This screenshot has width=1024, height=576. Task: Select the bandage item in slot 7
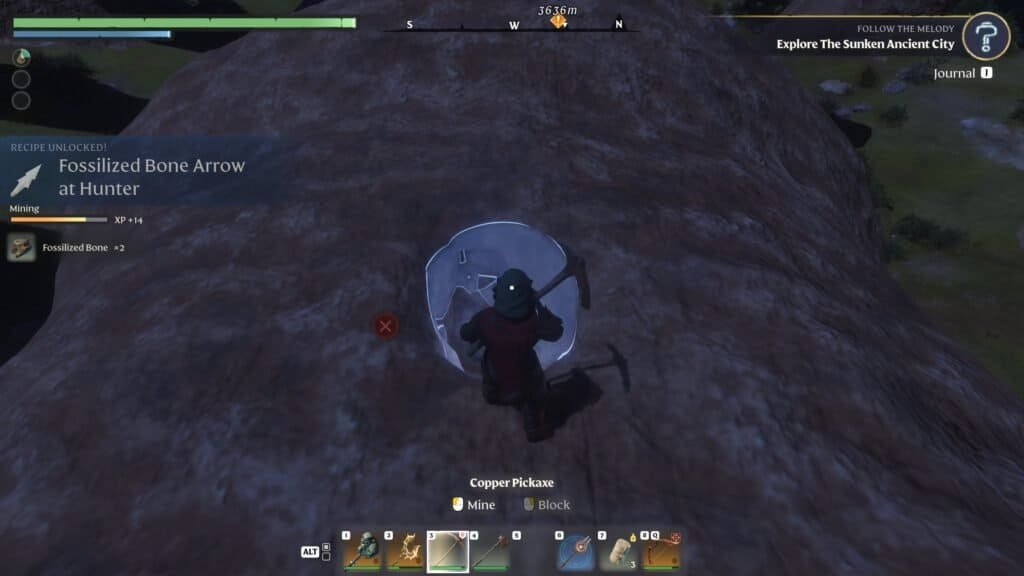(x=618, y=551)
